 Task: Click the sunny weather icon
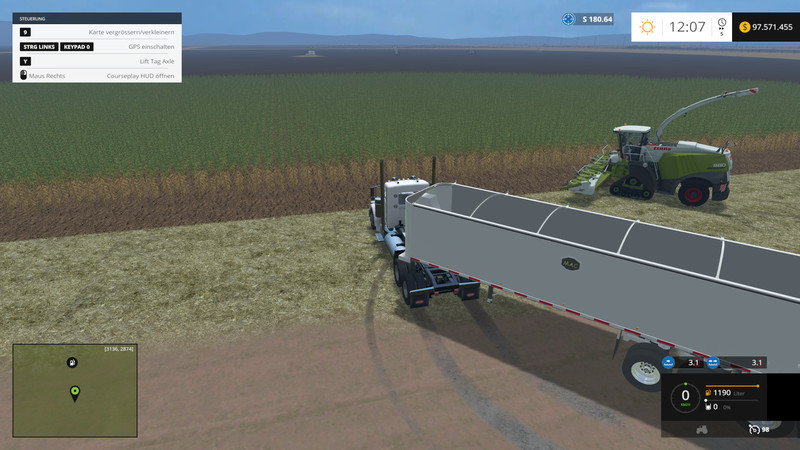click(648, 27)
